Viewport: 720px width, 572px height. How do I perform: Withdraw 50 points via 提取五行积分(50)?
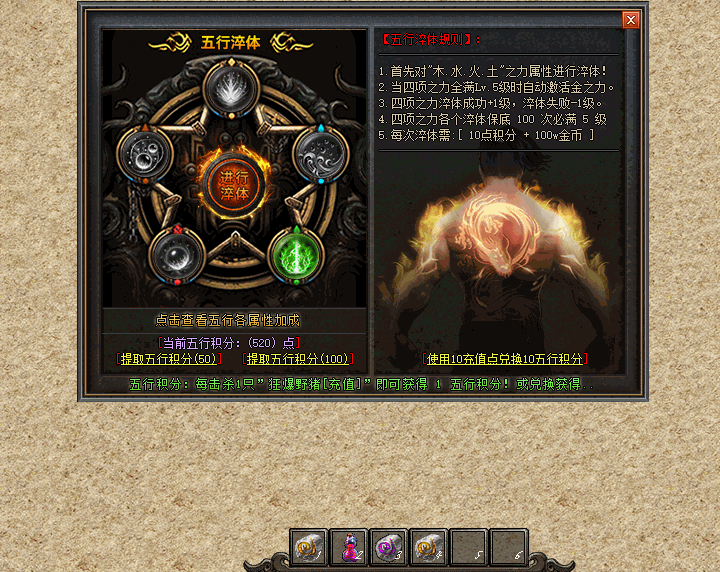(x=170, y=359)
